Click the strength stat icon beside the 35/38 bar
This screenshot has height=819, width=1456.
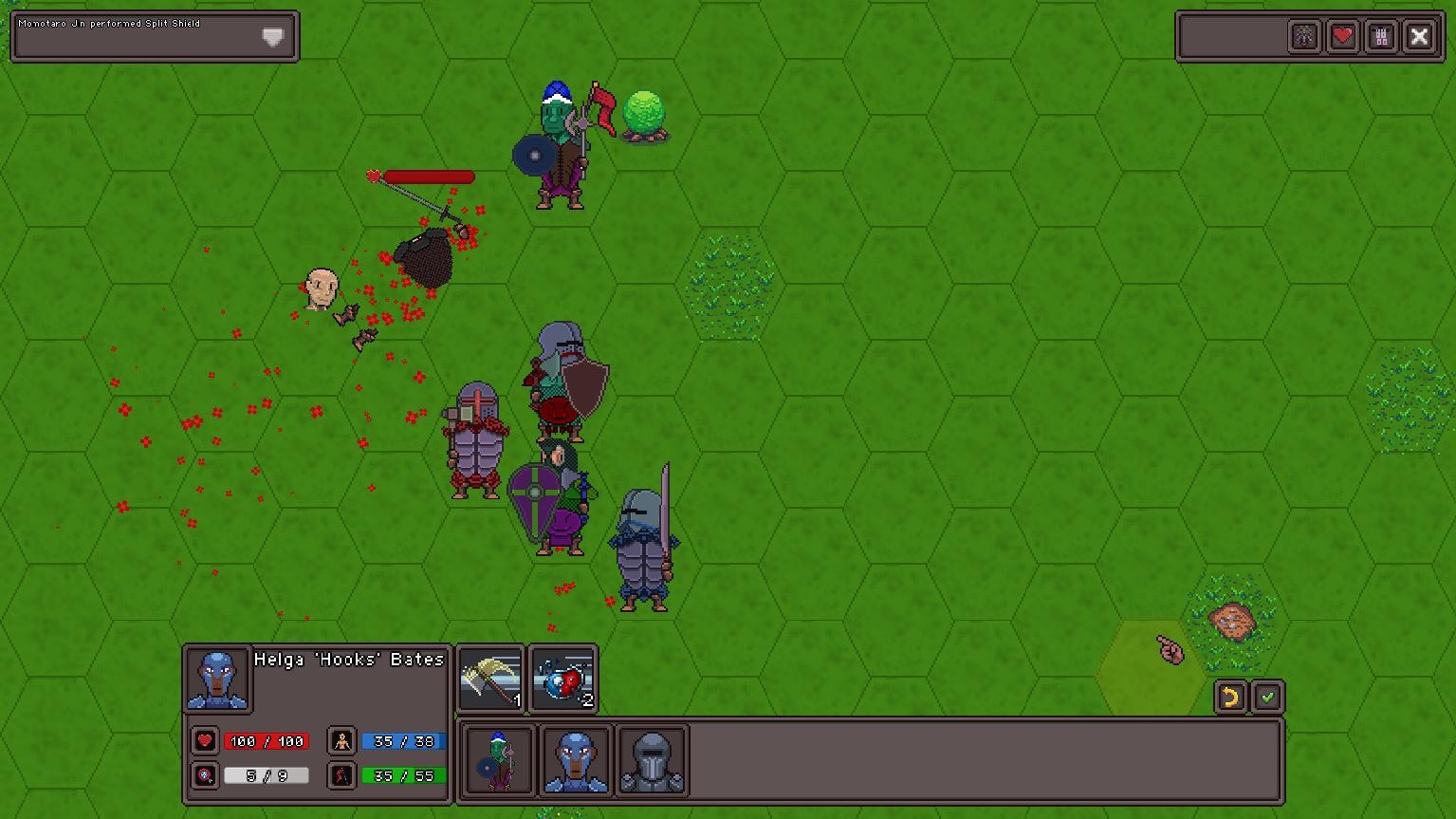coord(341,741)
